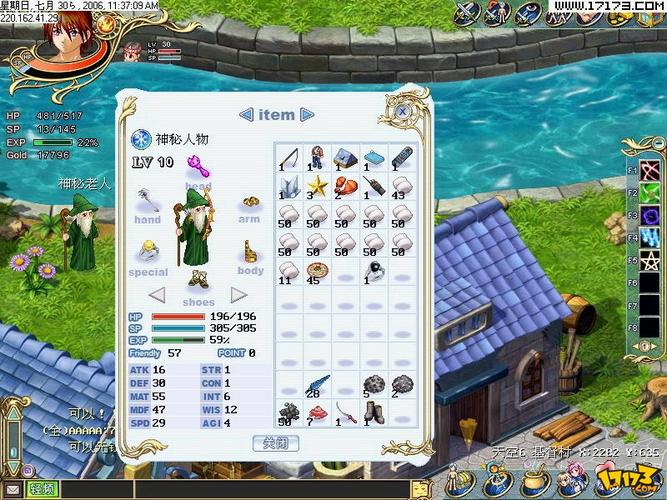
Task: Select the blue feather item stack
Action: point(317,385)
